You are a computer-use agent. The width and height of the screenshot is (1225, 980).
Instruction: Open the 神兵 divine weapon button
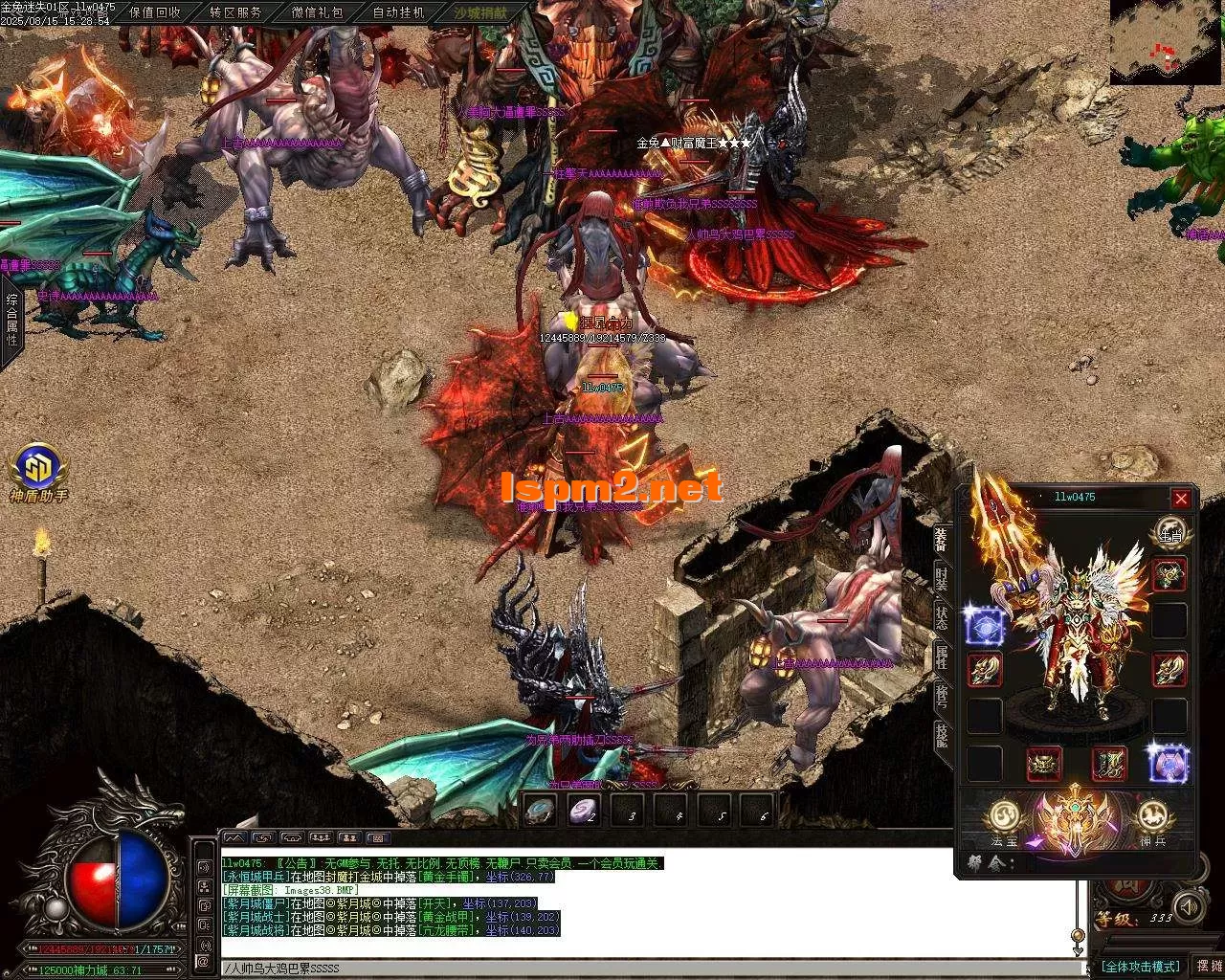pyautogui.click(x=1153, y=818)
